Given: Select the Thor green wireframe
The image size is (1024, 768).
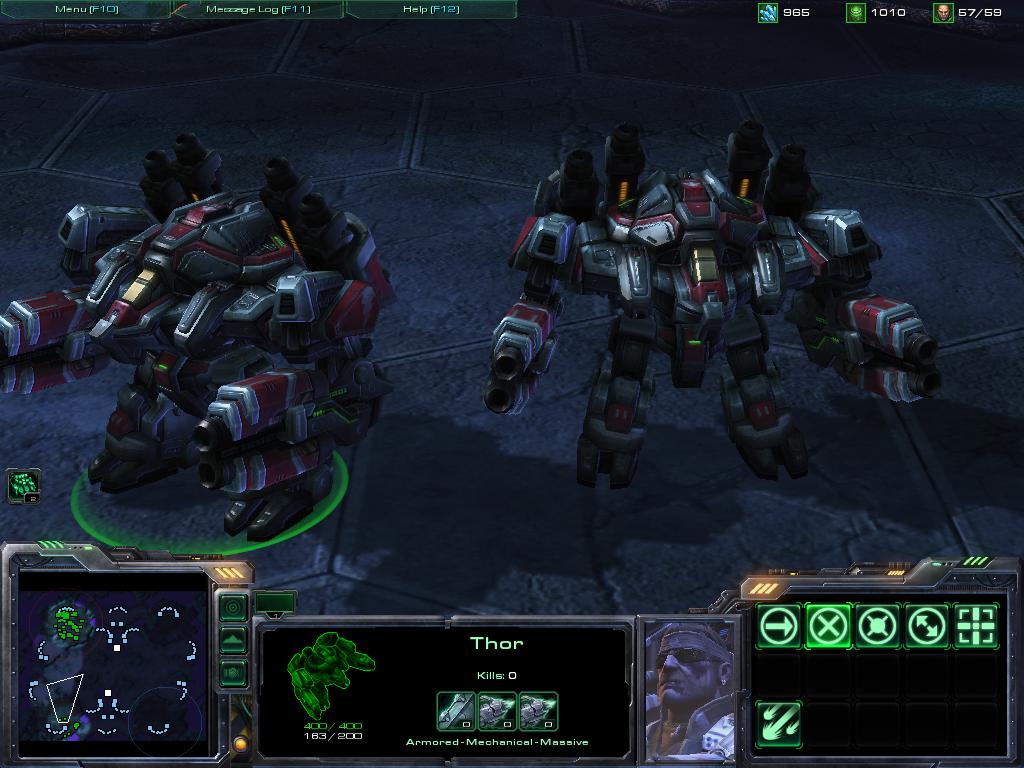Looking at the screenshot, I should (330, 668).
